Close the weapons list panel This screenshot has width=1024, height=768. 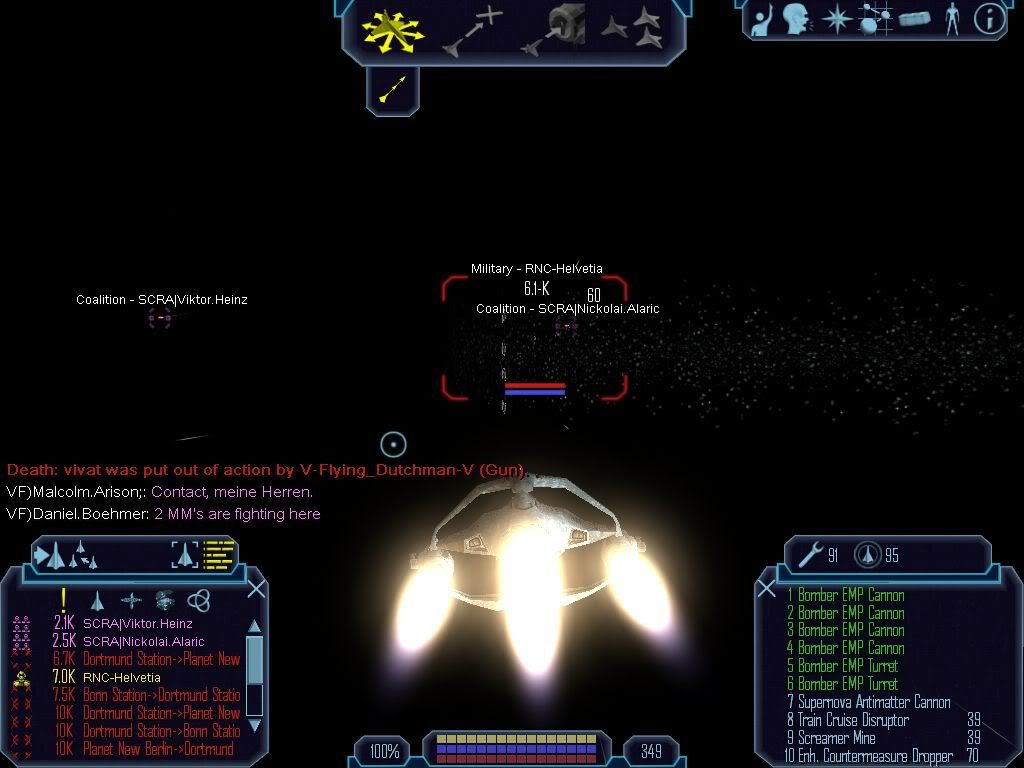click(767, 589)
